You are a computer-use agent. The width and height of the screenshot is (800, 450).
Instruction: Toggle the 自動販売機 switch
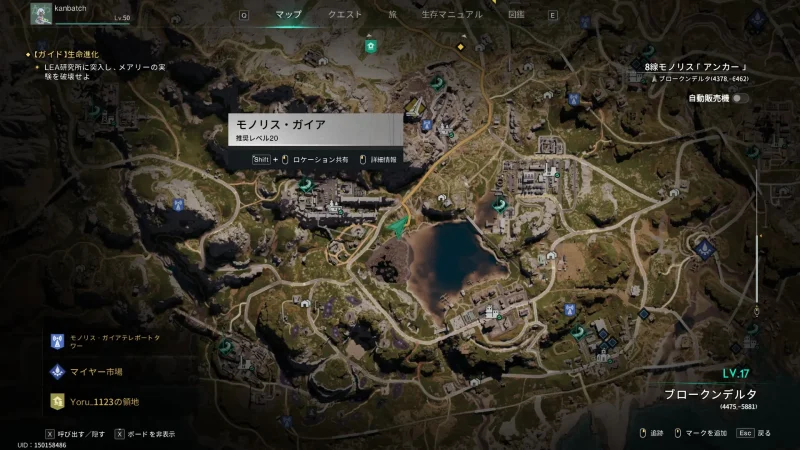740,98
